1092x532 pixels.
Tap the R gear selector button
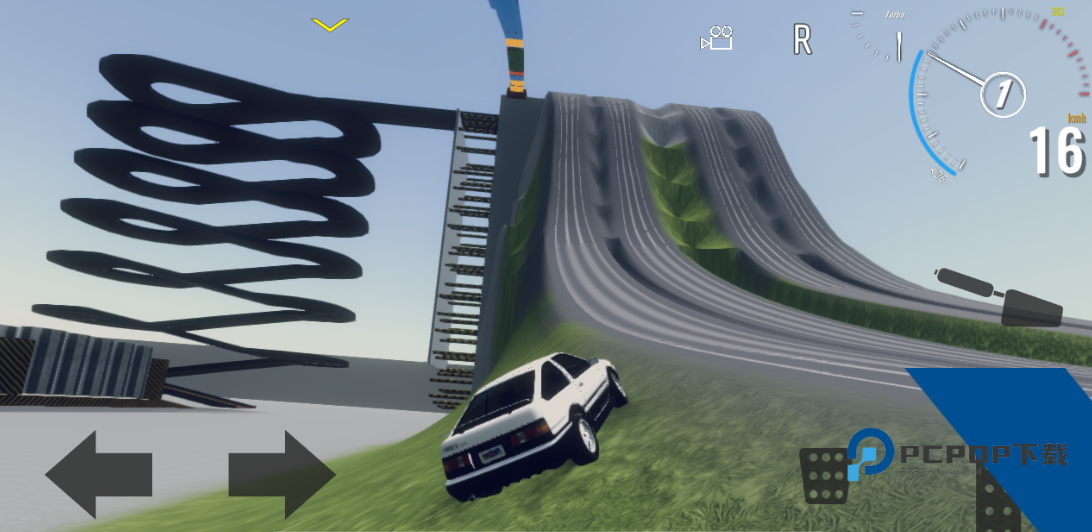coord(801,40)
